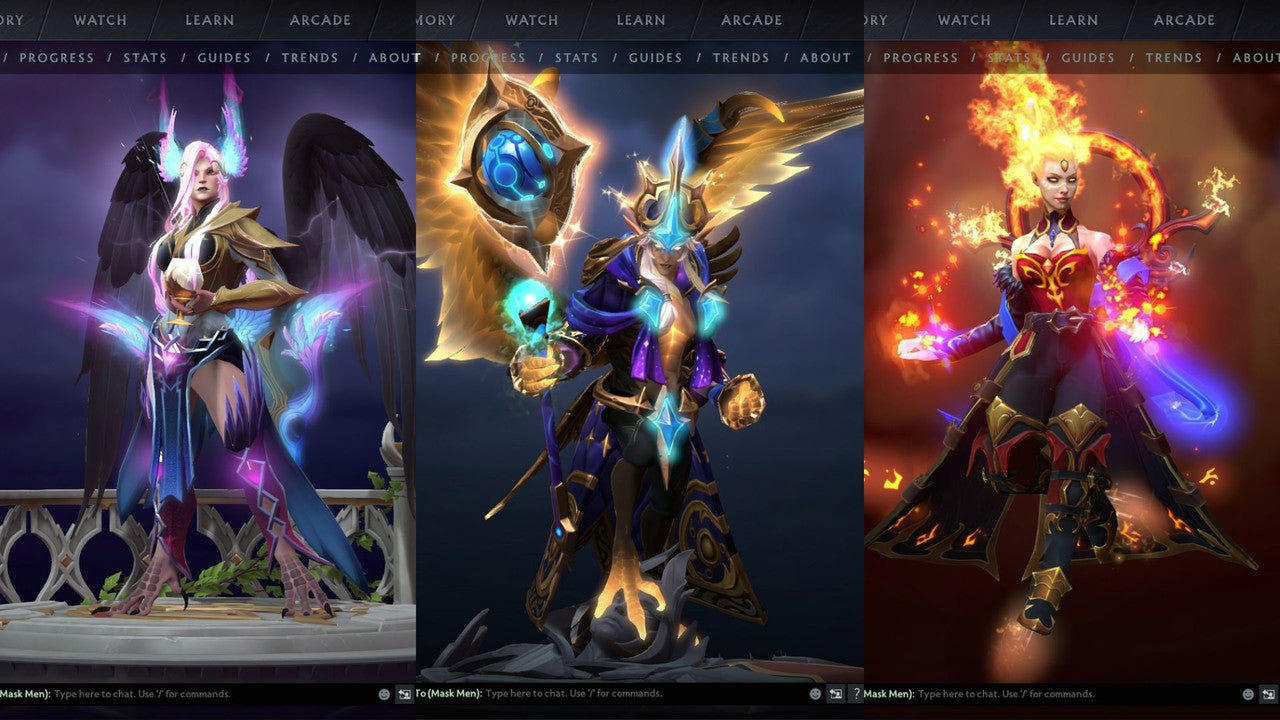1280x720 pixels.
Task: Open the emoticon icon in the right chat bar
Action: (x=1248, y=694)
